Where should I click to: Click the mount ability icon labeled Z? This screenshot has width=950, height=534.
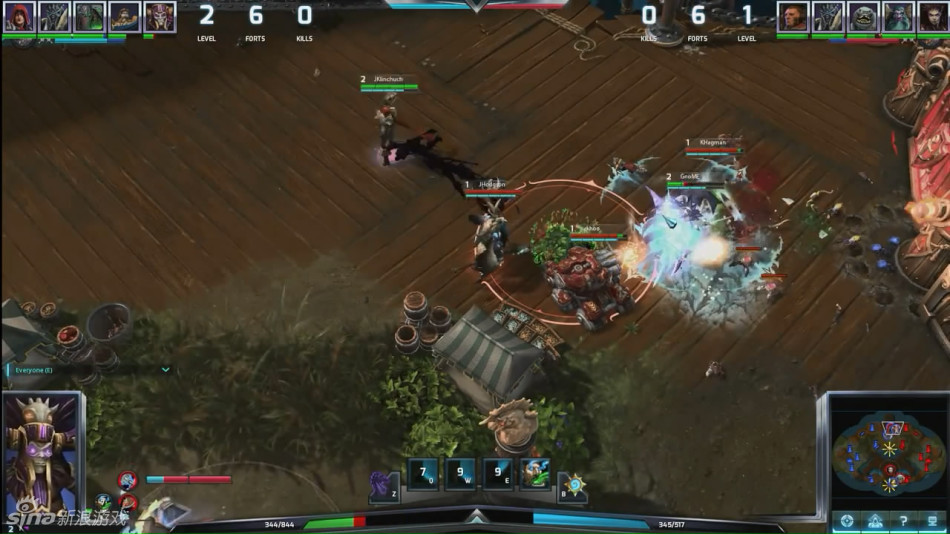(383, 485)
